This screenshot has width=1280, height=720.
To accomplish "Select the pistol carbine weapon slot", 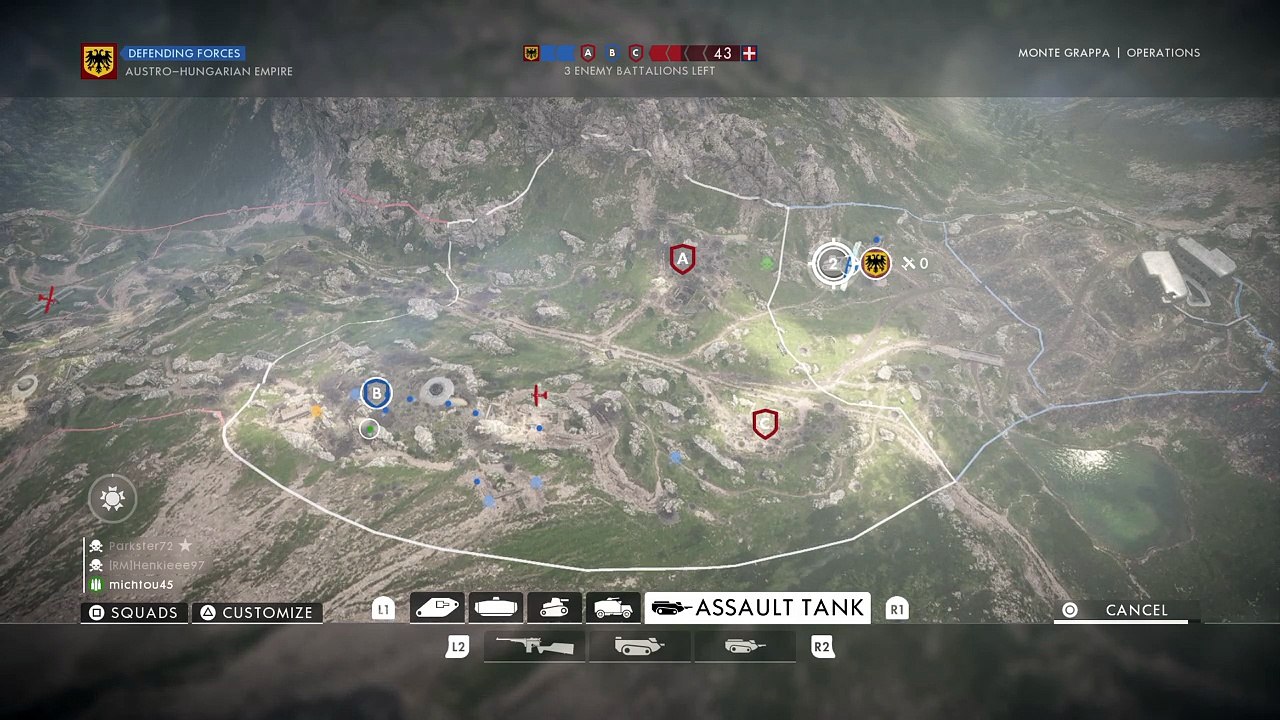I will pos(535,647).
